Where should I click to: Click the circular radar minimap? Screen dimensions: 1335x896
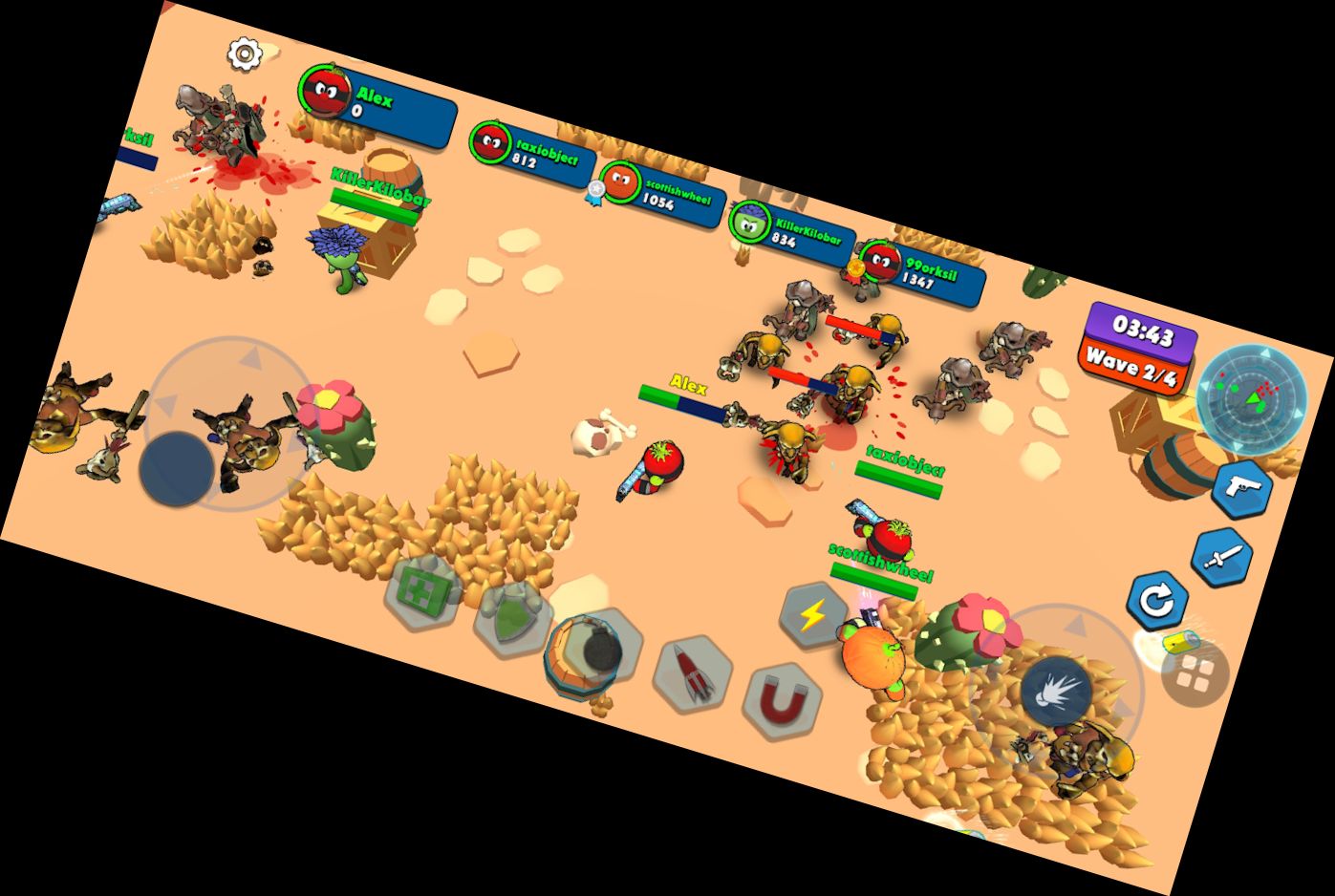coord(1252,396)
